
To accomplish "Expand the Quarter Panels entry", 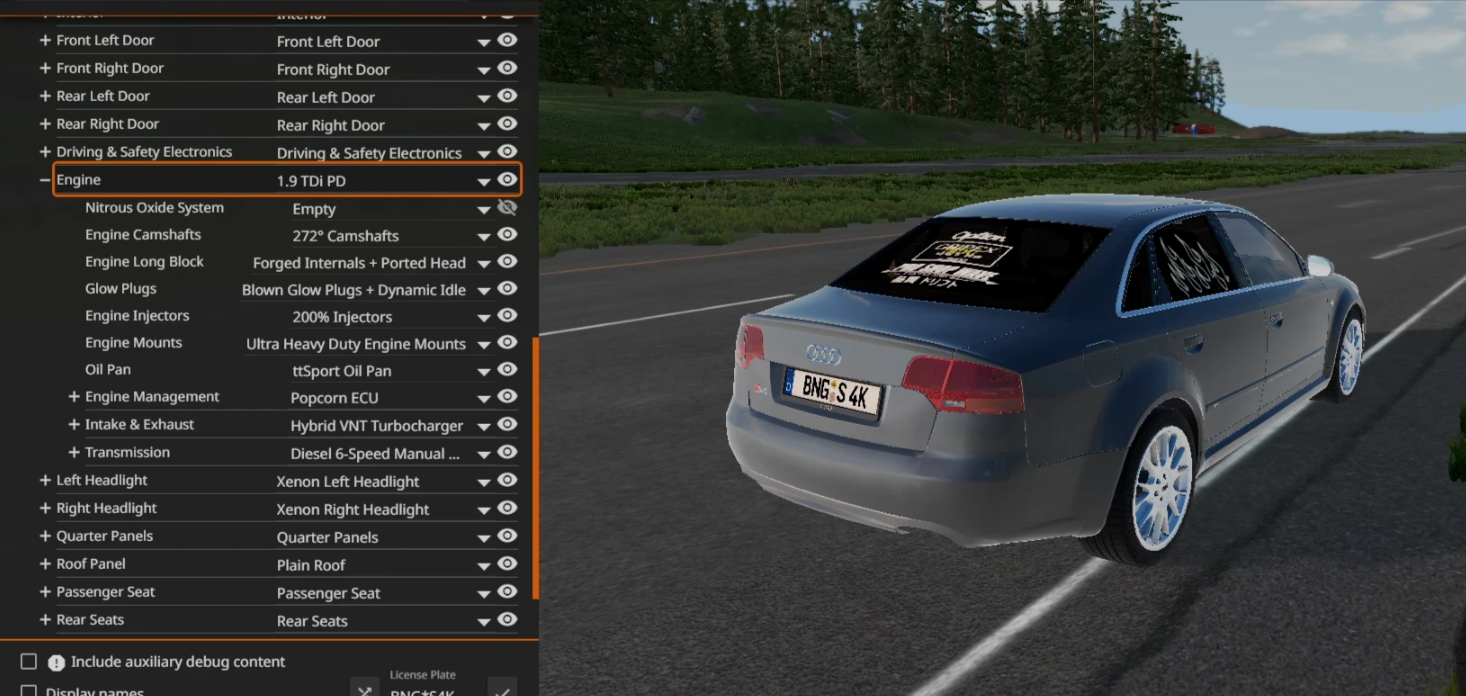I will [44, 536].
